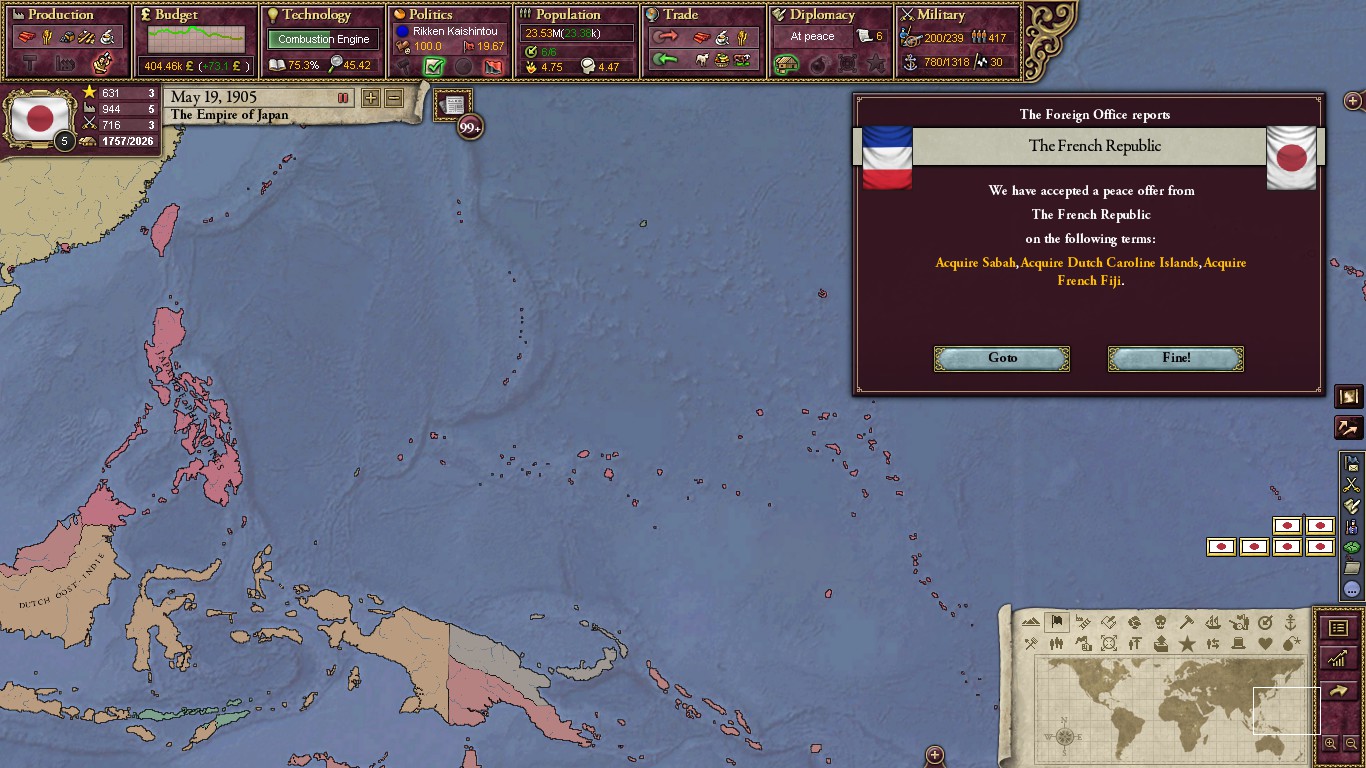
Task: Zoom in the map with magnifier plus
Action: point(1330,743)
